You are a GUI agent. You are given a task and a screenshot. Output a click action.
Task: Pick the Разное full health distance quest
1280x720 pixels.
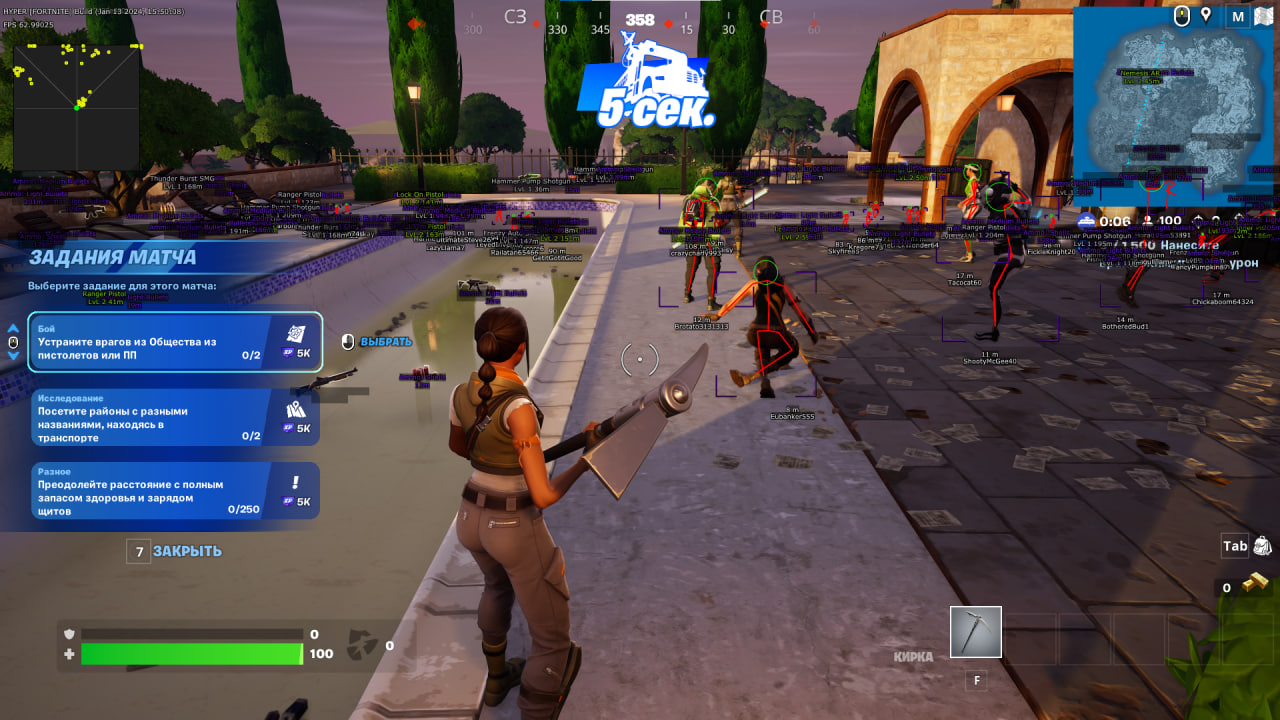pos(174,491)
